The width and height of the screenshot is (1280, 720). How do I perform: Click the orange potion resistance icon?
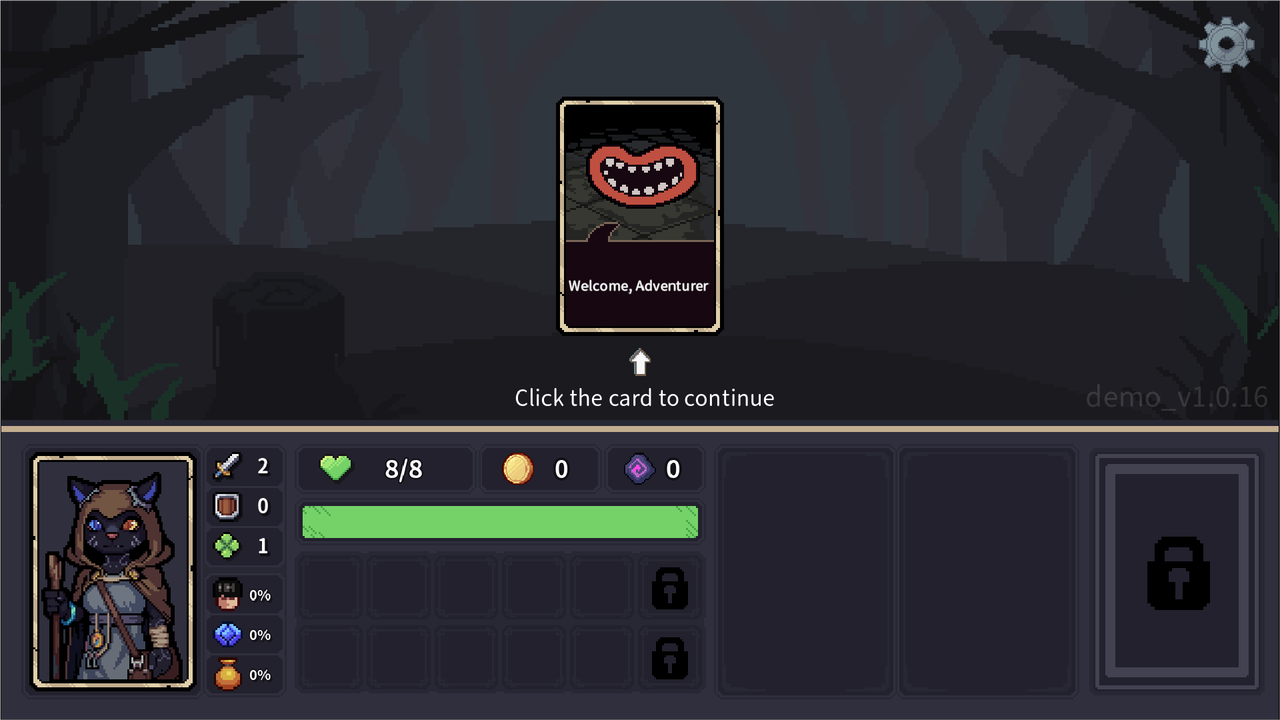click(227, 674)
